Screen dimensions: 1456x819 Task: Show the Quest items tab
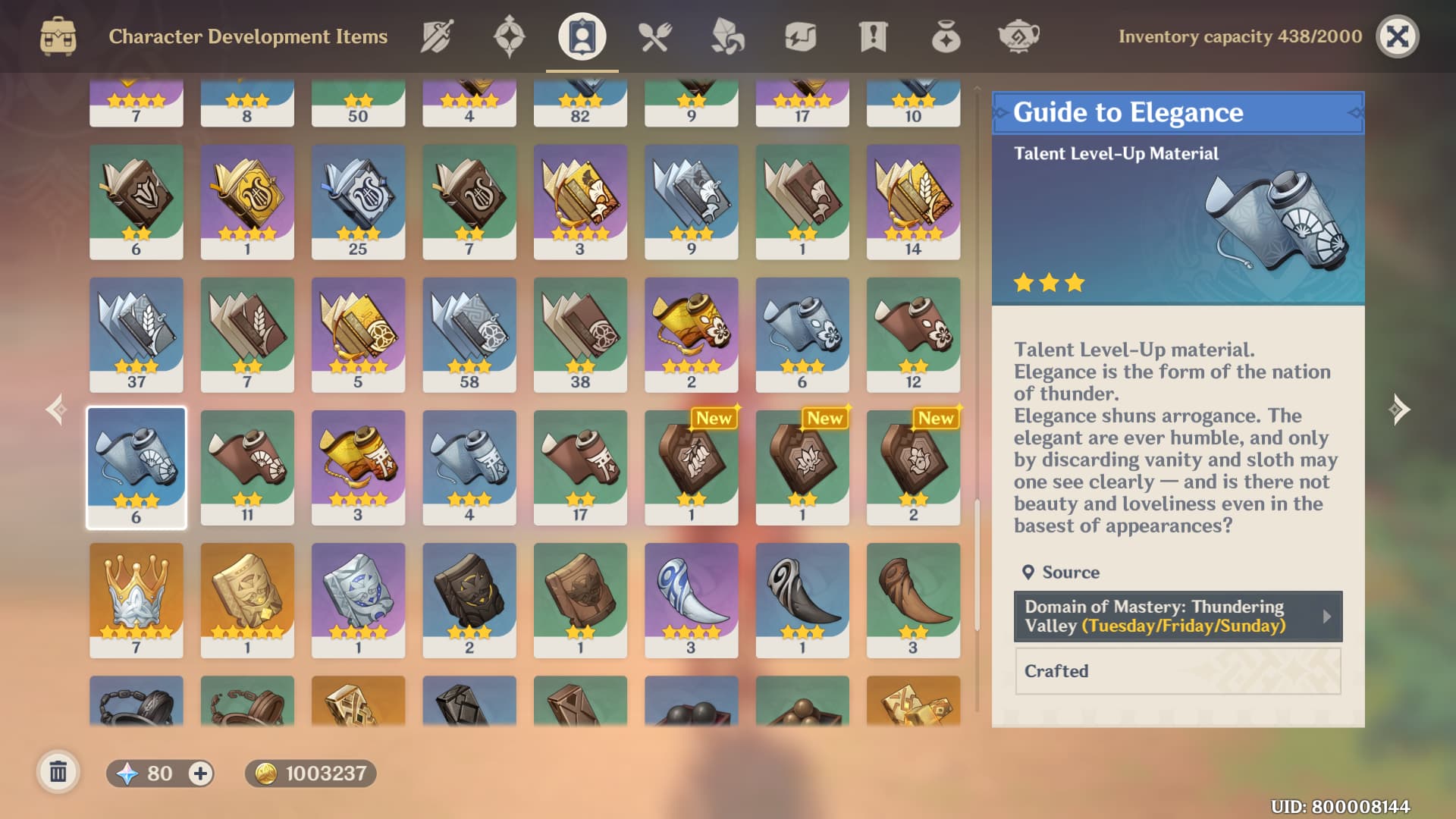[873, 36]
